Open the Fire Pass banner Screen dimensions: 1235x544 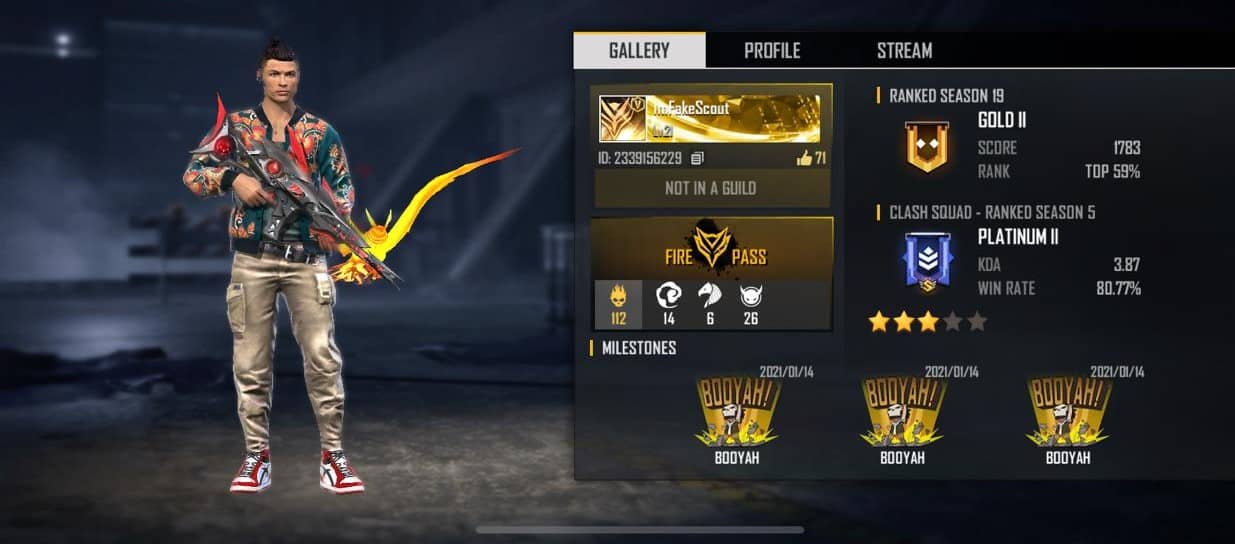712,250
